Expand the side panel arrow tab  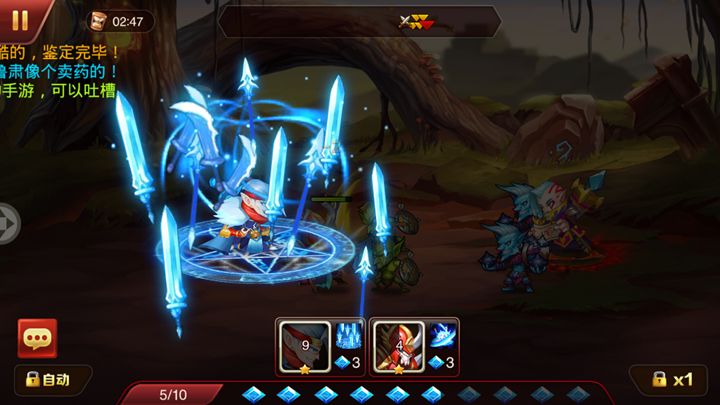pyautogui.click(x=8, y=223)
